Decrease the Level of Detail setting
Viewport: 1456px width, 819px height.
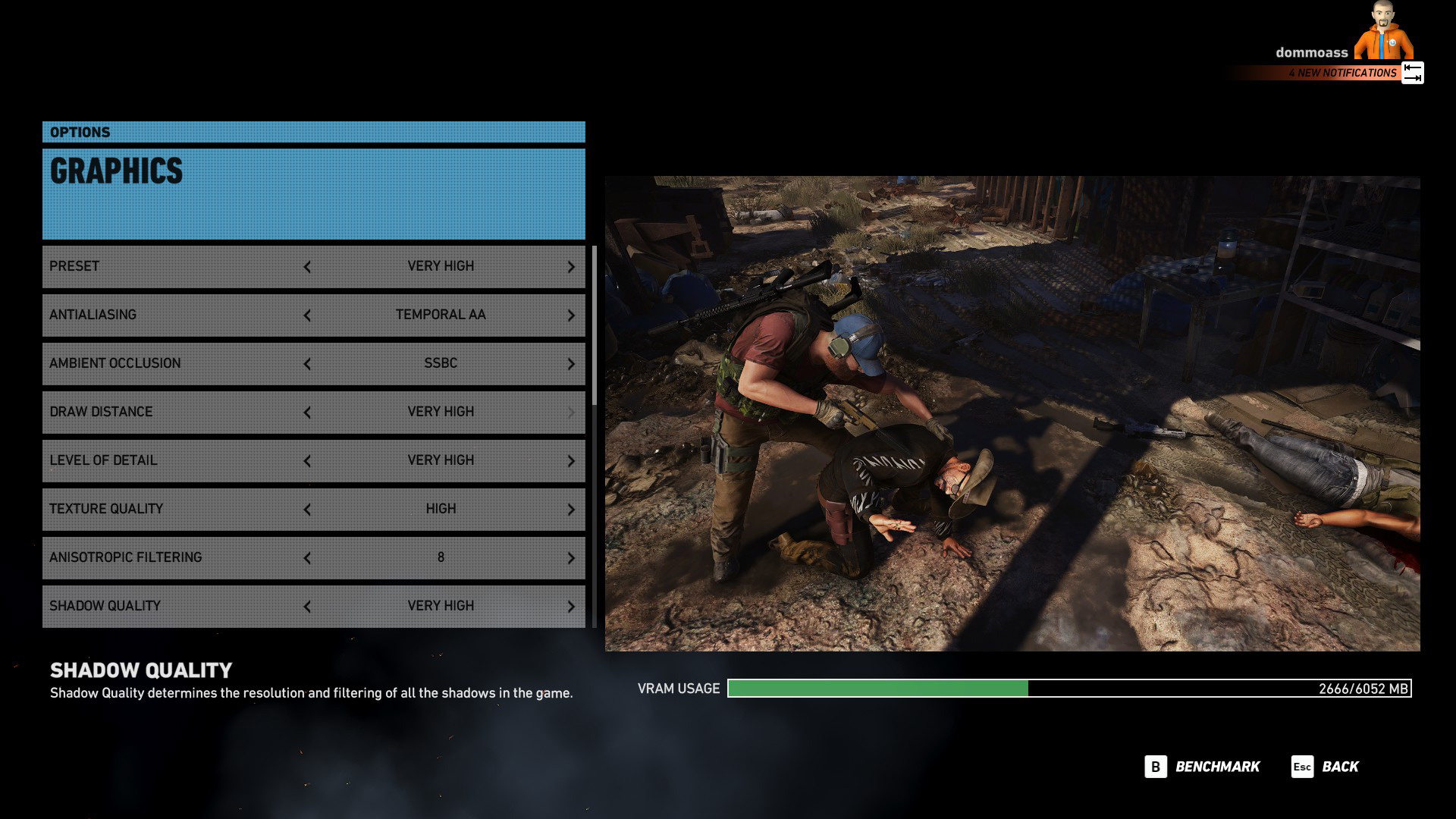tap(307, 461)
